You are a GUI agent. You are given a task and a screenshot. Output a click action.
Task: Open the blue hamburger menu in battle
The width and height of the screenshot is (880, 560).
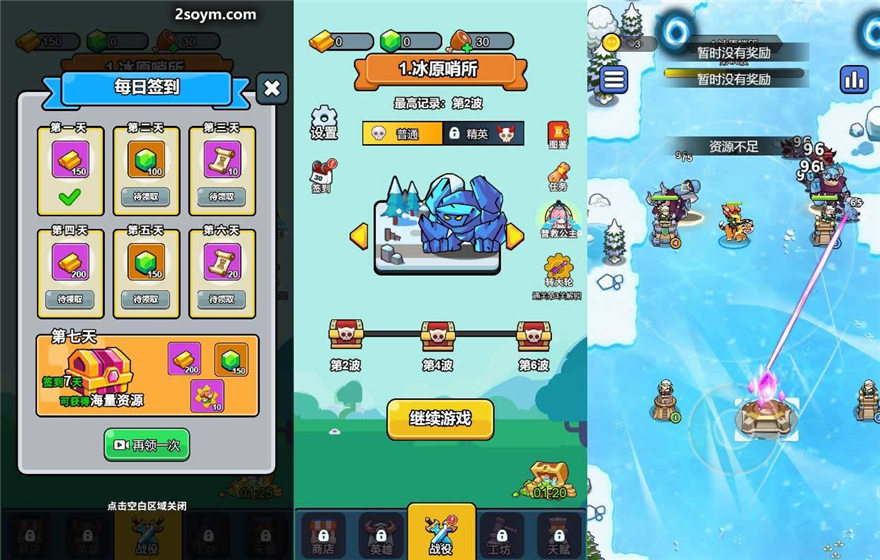[614, 78]
